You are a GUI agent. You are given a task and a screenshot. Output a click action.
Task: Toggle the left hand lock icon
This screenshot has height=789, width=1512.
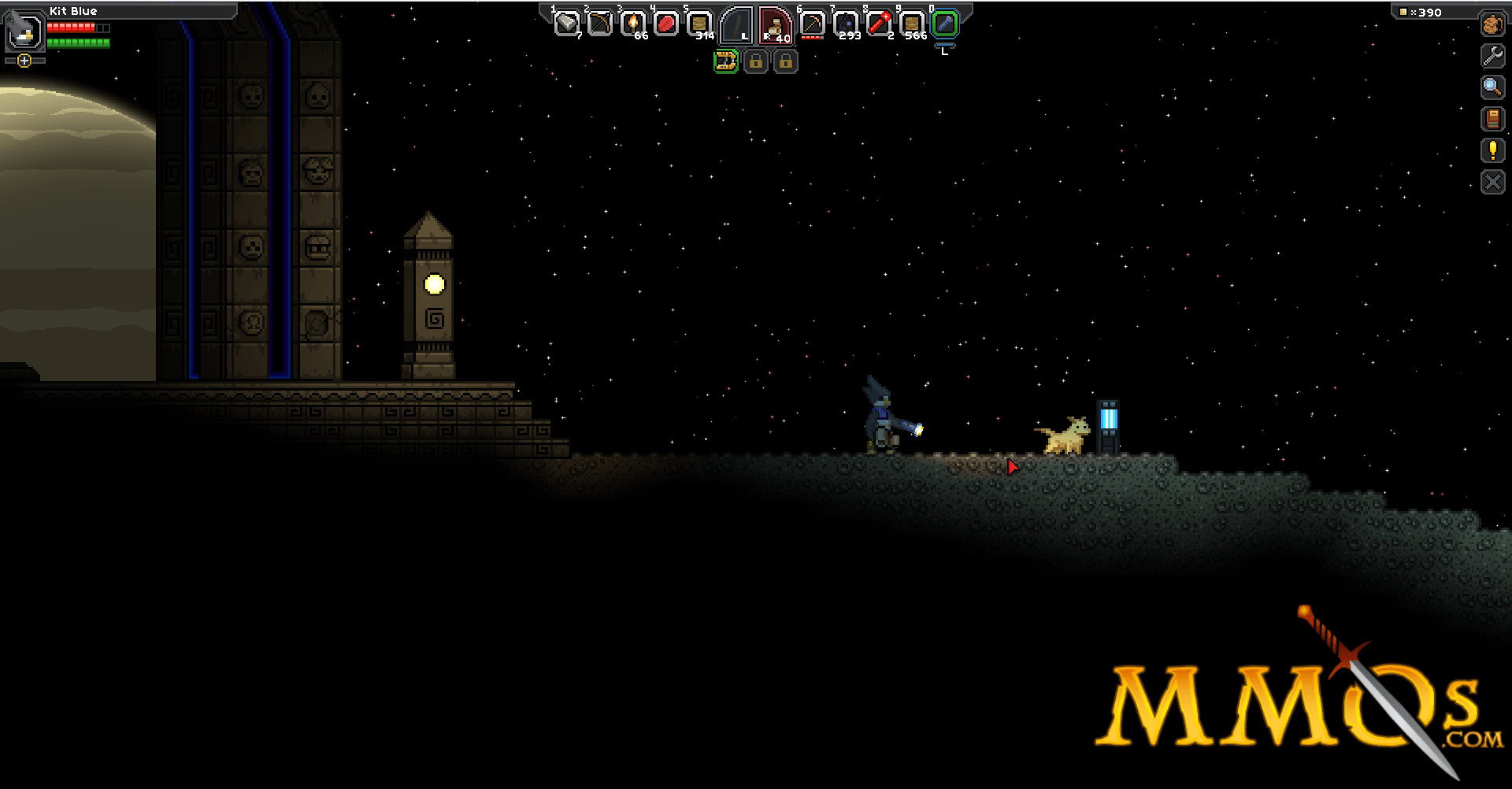click(x=755, y=62)
